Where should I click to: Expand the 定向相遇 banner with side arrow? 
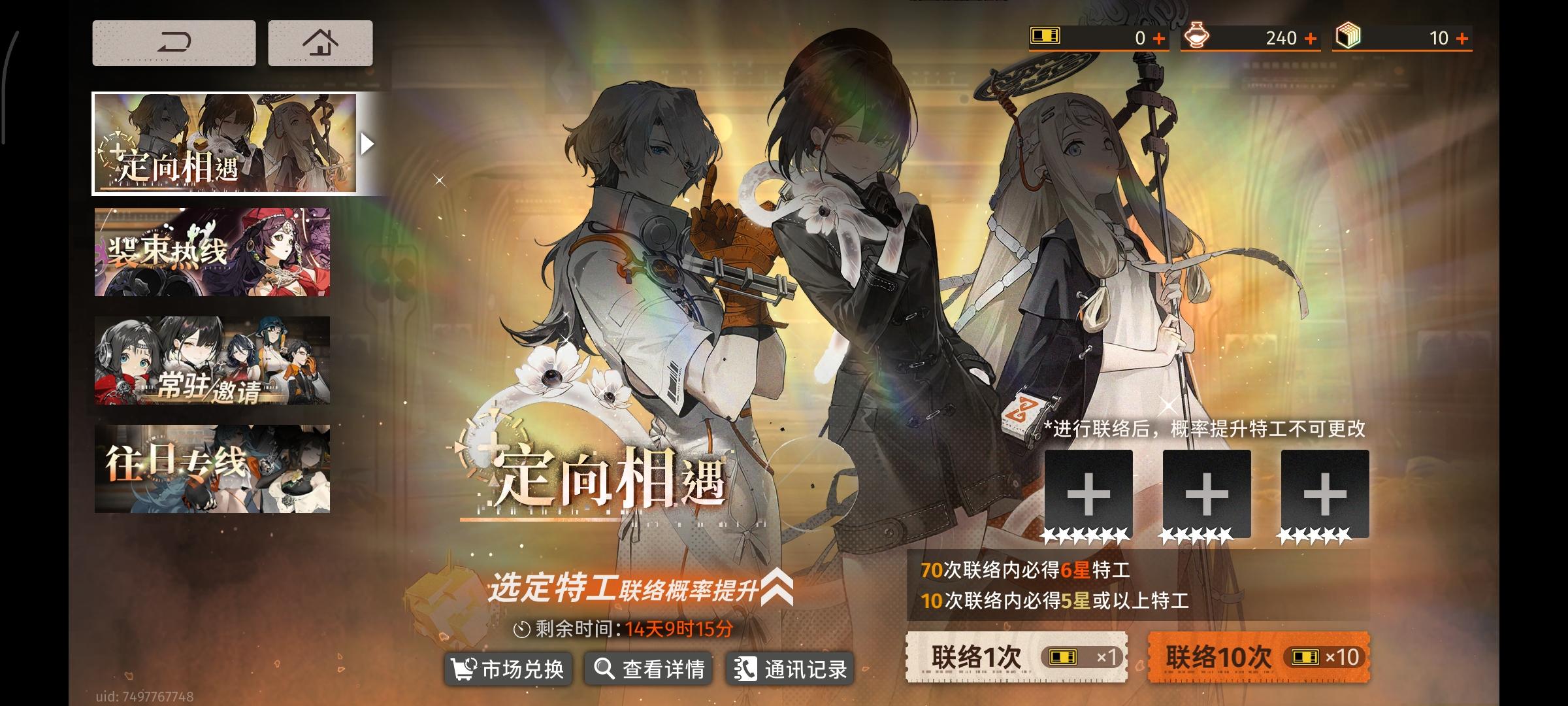click(367, 143)
